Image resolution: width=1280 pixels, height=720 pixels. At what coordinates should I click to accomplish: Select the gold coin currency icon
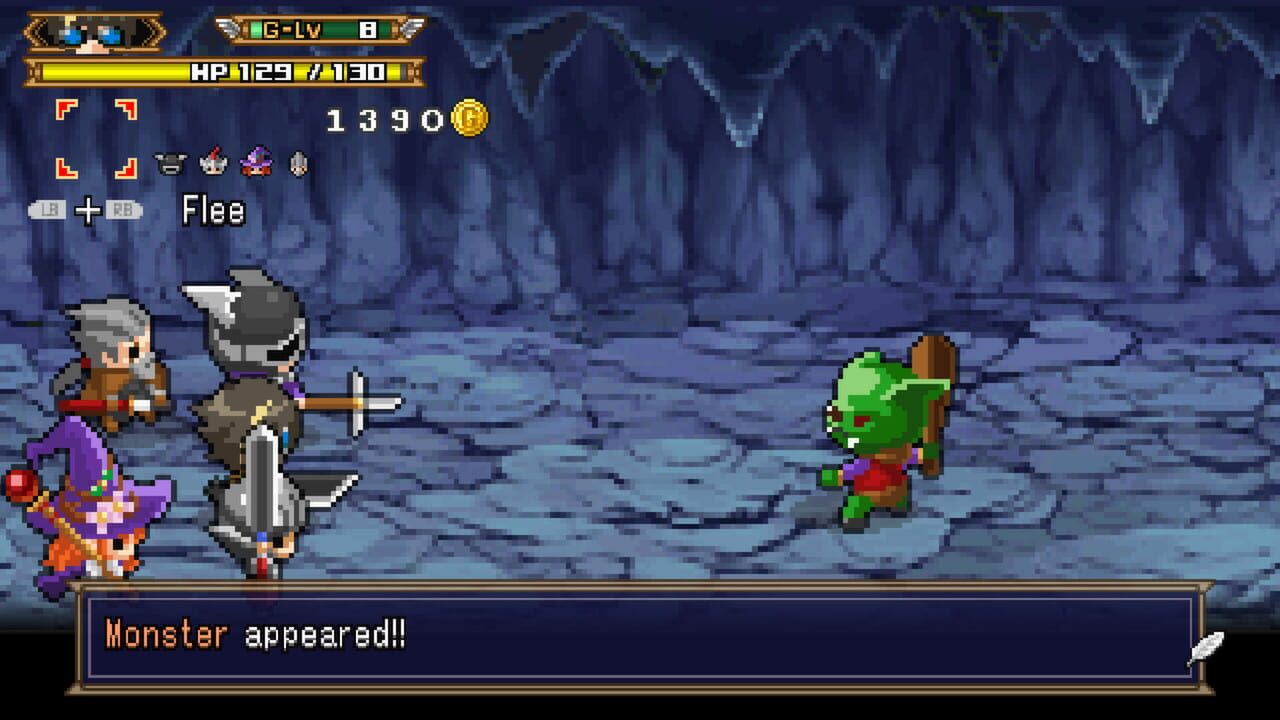coord(469,117)
